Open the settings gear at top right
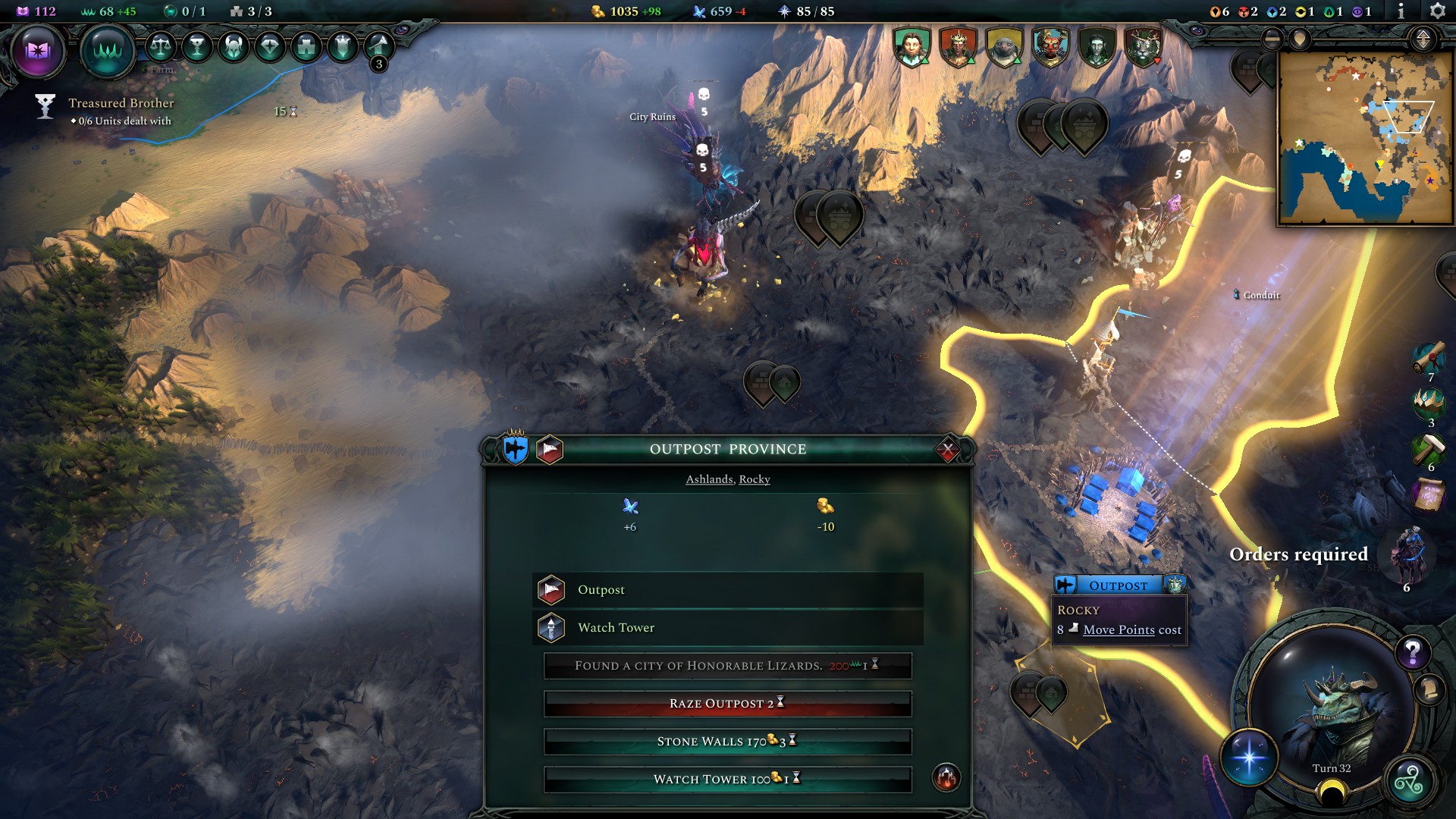The image size is (1456, 819). (1438, 11)
